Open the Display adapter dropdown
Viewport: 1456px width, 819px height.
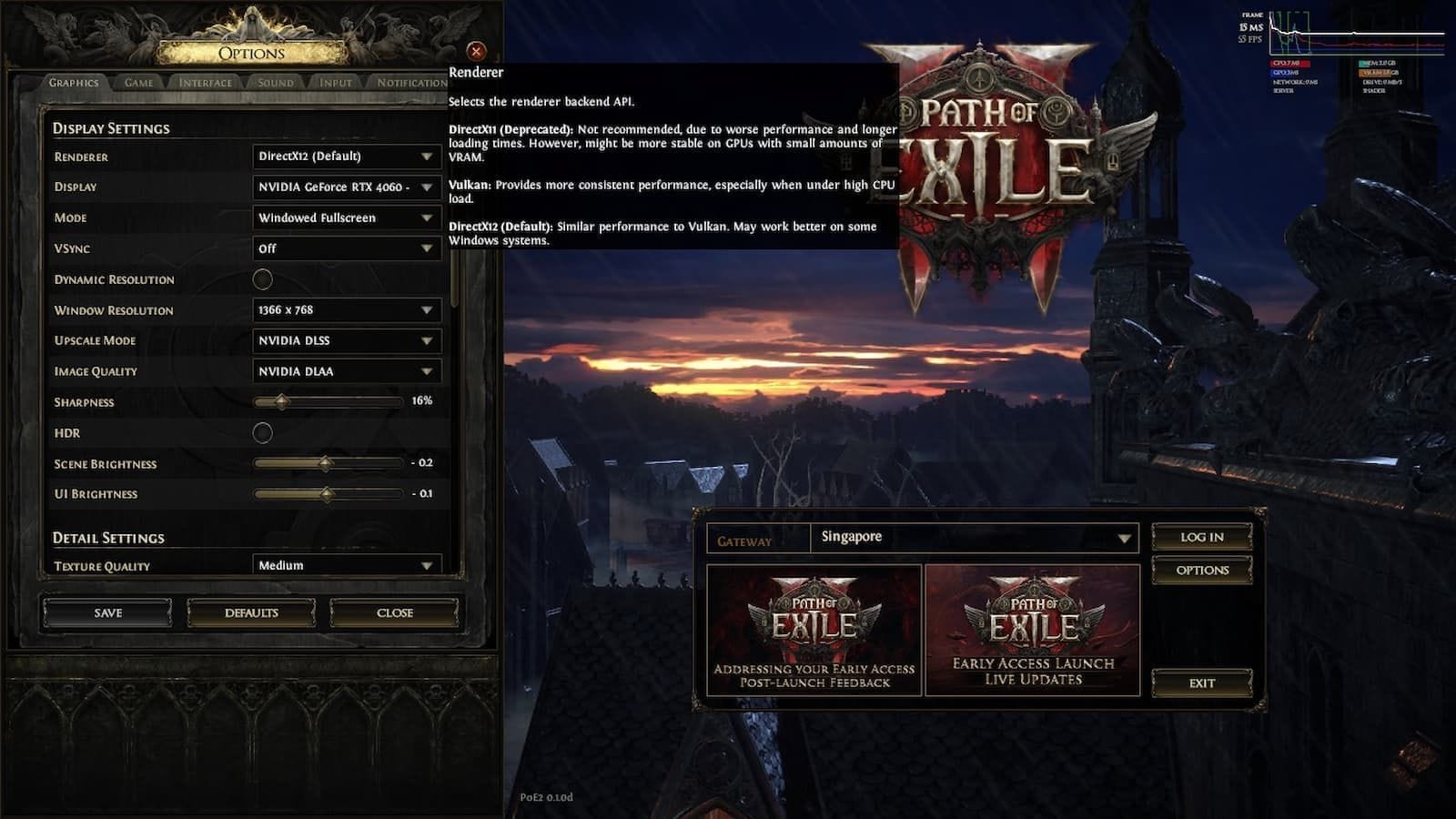[x=346, y=187]
